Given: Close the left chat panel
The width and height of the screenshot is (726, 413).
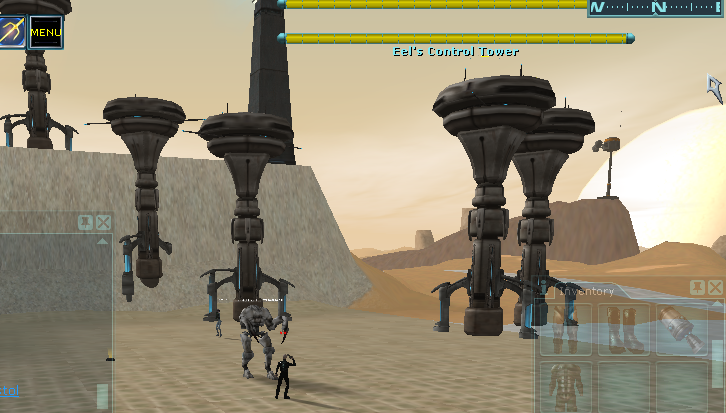Looking at the screenshot, I should (x=103, y=222).
